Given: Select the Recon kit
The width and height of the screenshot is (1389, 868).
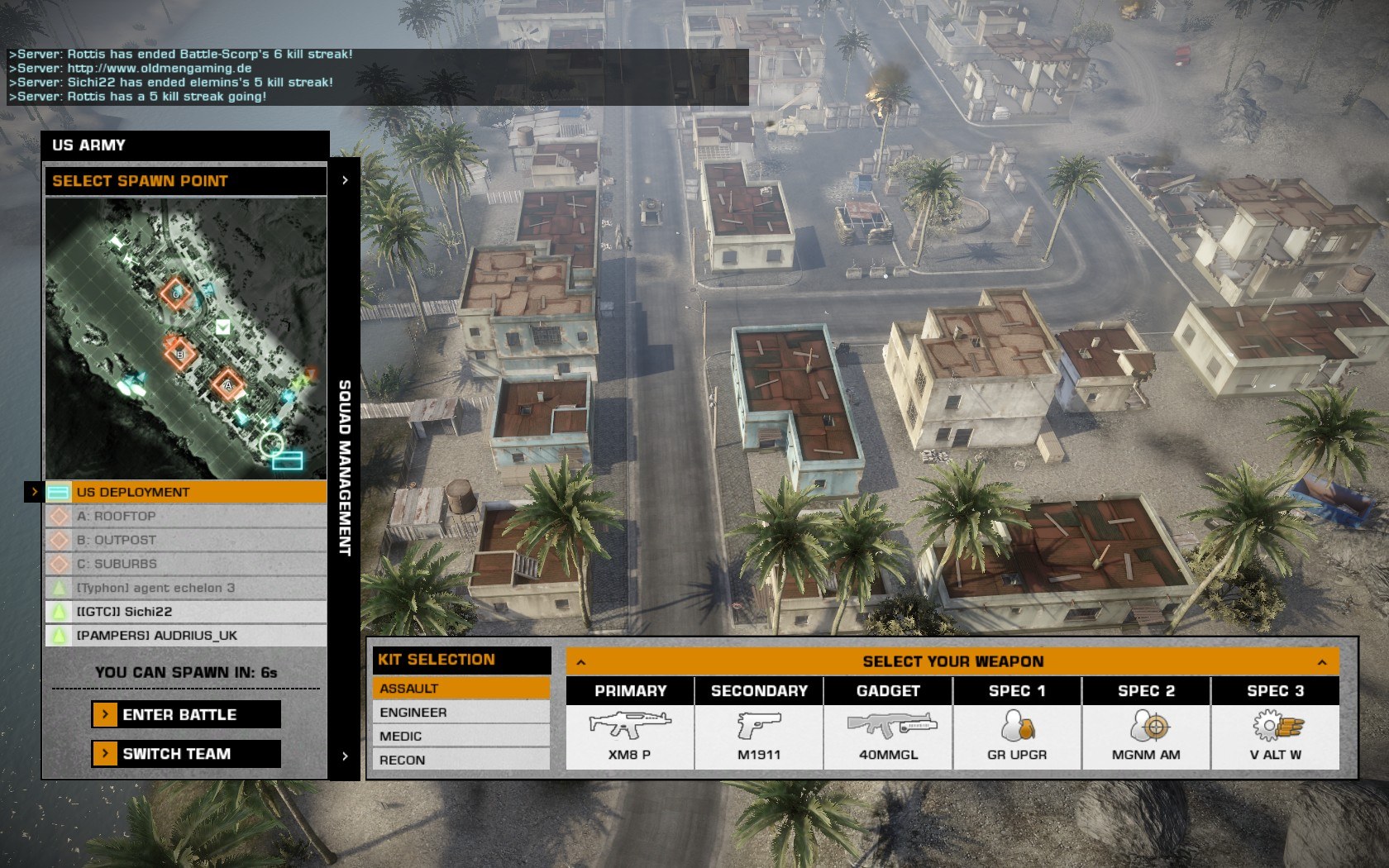Looking at the screenshot, I should pyautogui.click(x=461, y=760).
